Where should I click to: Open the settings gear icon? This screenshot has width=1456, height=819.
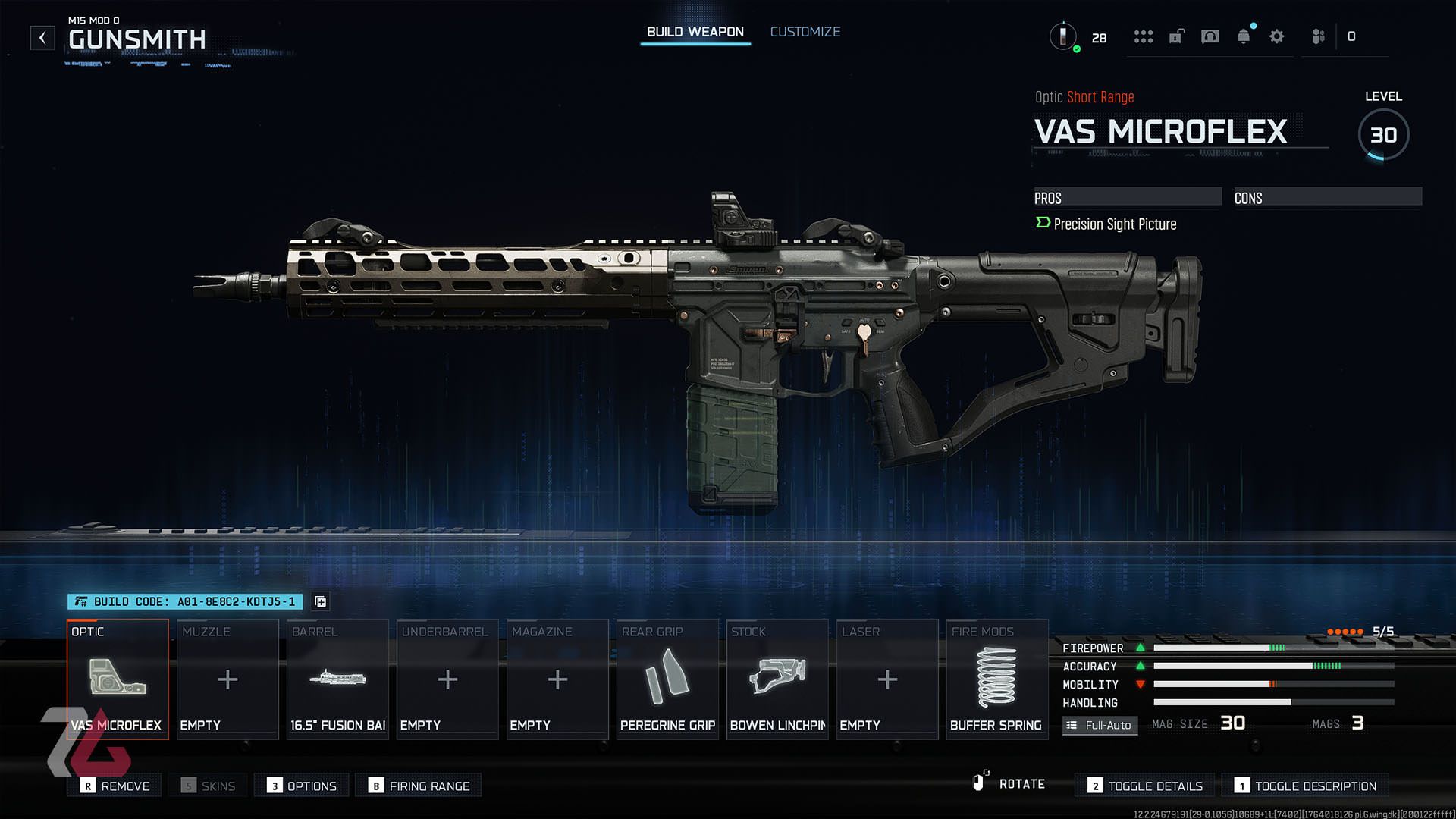coord(1276,36)
